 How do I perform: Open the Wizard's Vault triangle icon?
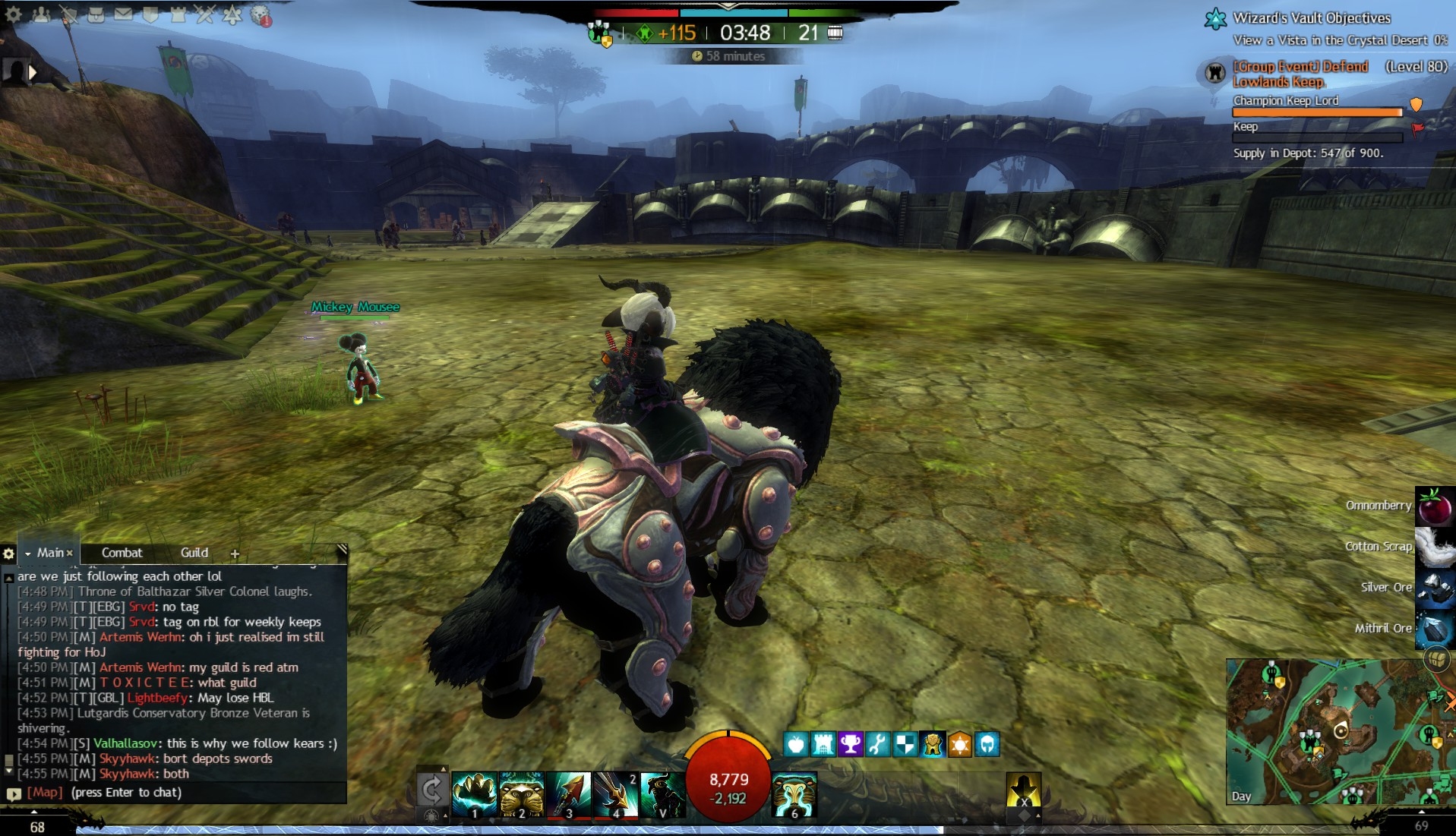pos(232,14)
